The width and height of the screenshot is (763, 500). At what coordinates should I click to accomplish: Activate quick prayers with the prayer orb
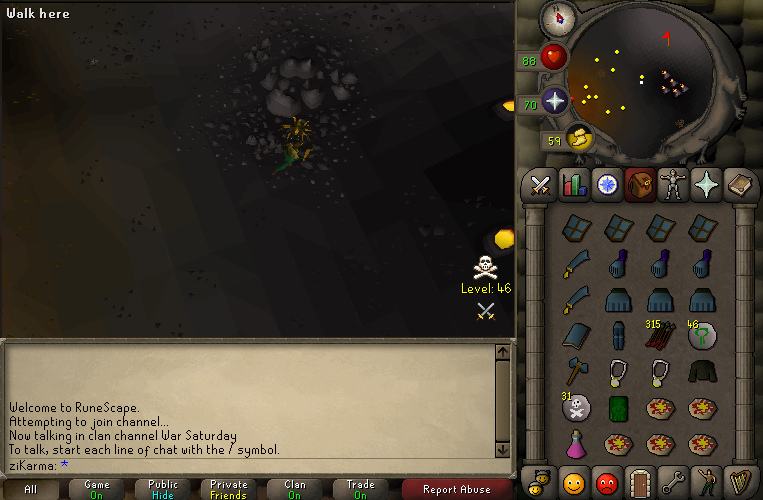click(555, 101)
